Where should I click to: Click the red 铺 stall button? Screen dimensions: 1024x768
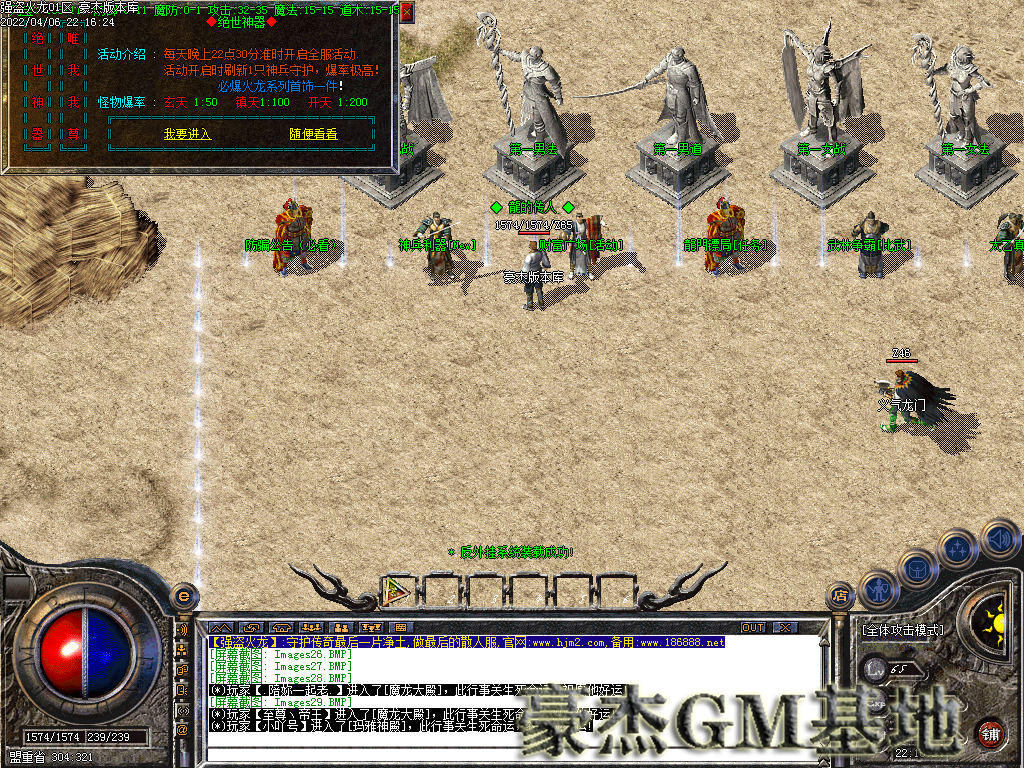point(991,732)
